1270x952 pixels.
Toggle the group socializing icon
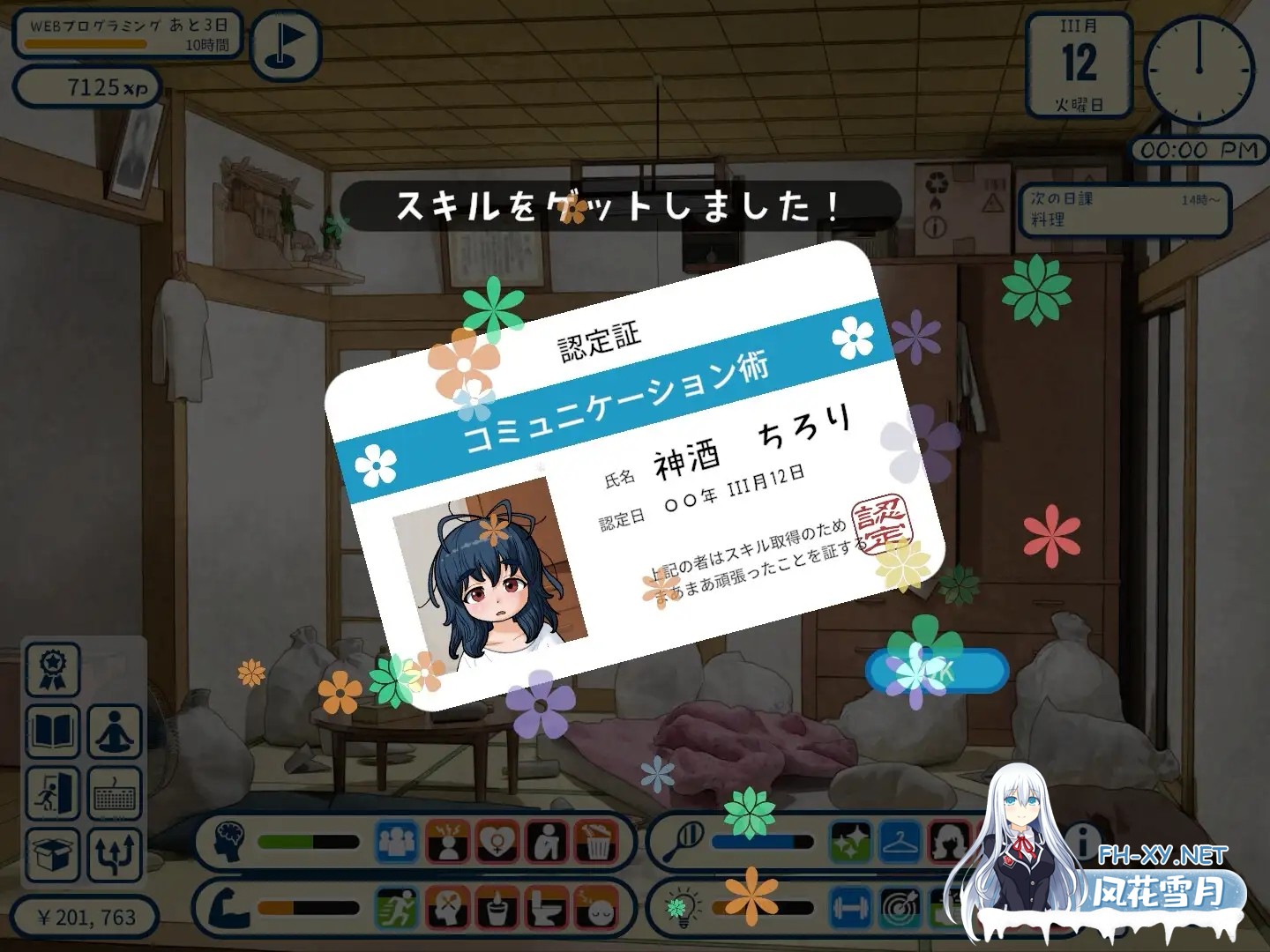click(x=395, y=842)
